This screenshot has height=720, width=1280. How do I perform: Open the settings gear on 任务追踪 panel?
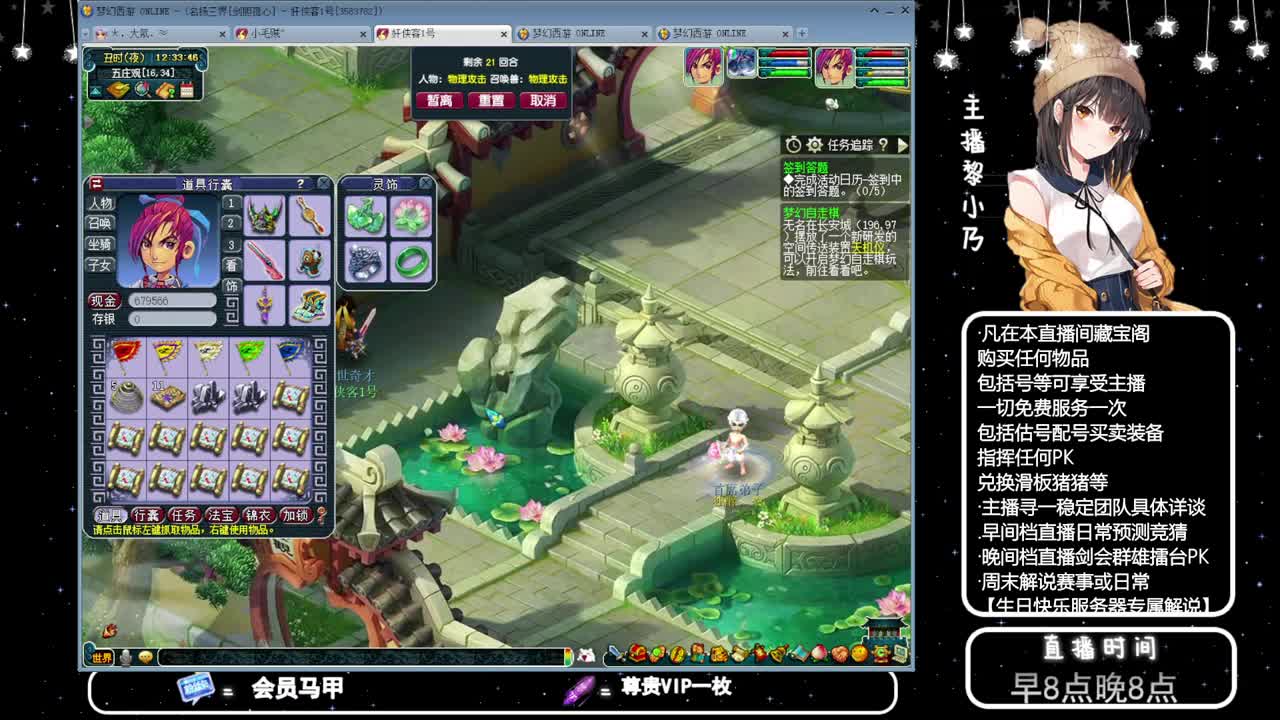tap(813, 145)
